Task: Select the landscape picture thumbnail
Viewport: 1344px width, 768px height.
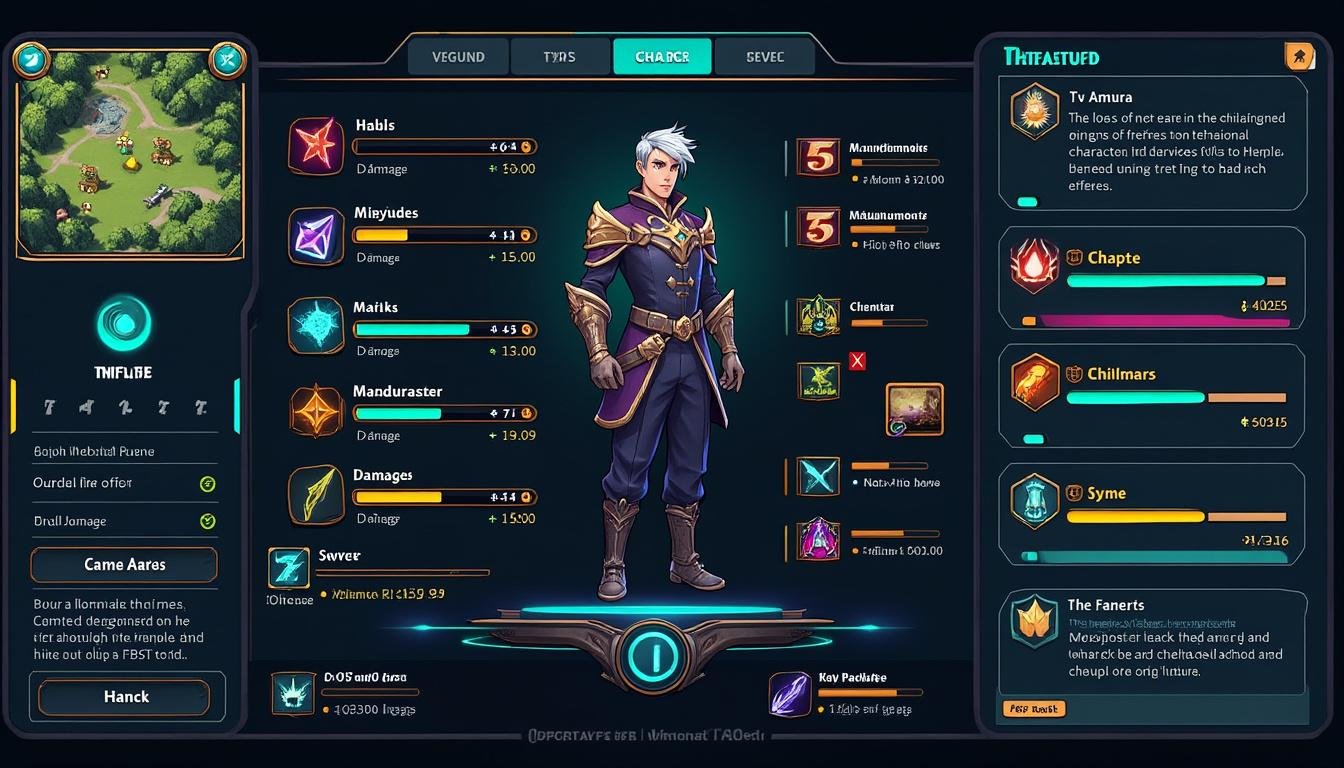Action: 914,409
